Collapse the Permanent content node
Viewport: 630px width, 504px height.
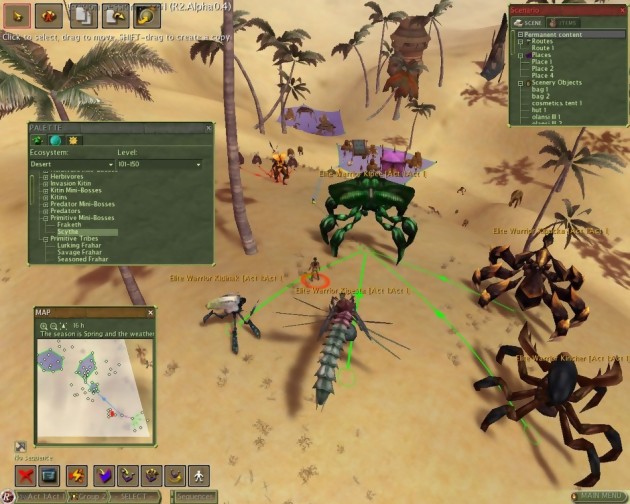coord(520,34)
